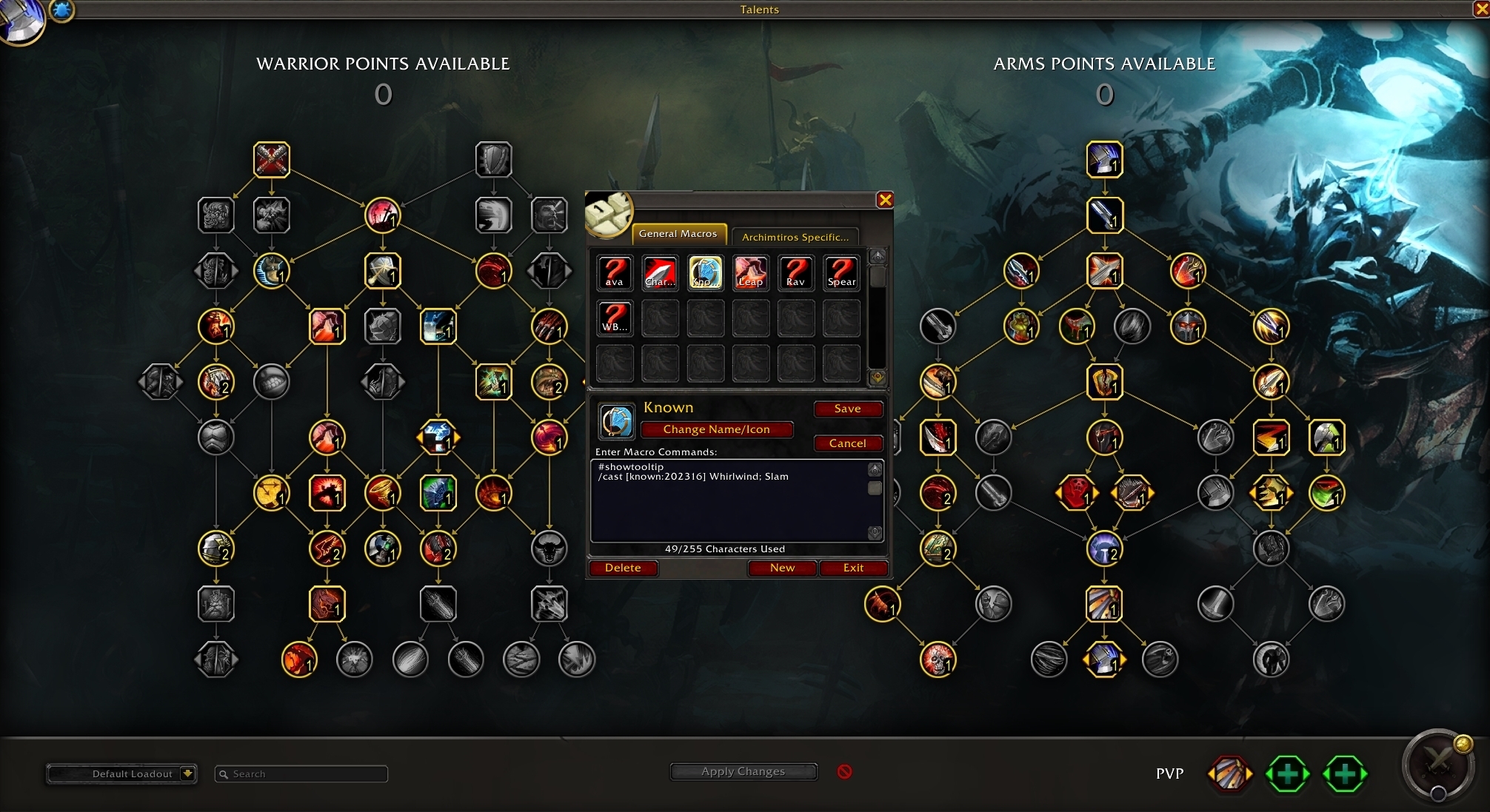Select the first green plus PVP talent slot
This screenshot has height=812, width=1490.
(1287, 774)
